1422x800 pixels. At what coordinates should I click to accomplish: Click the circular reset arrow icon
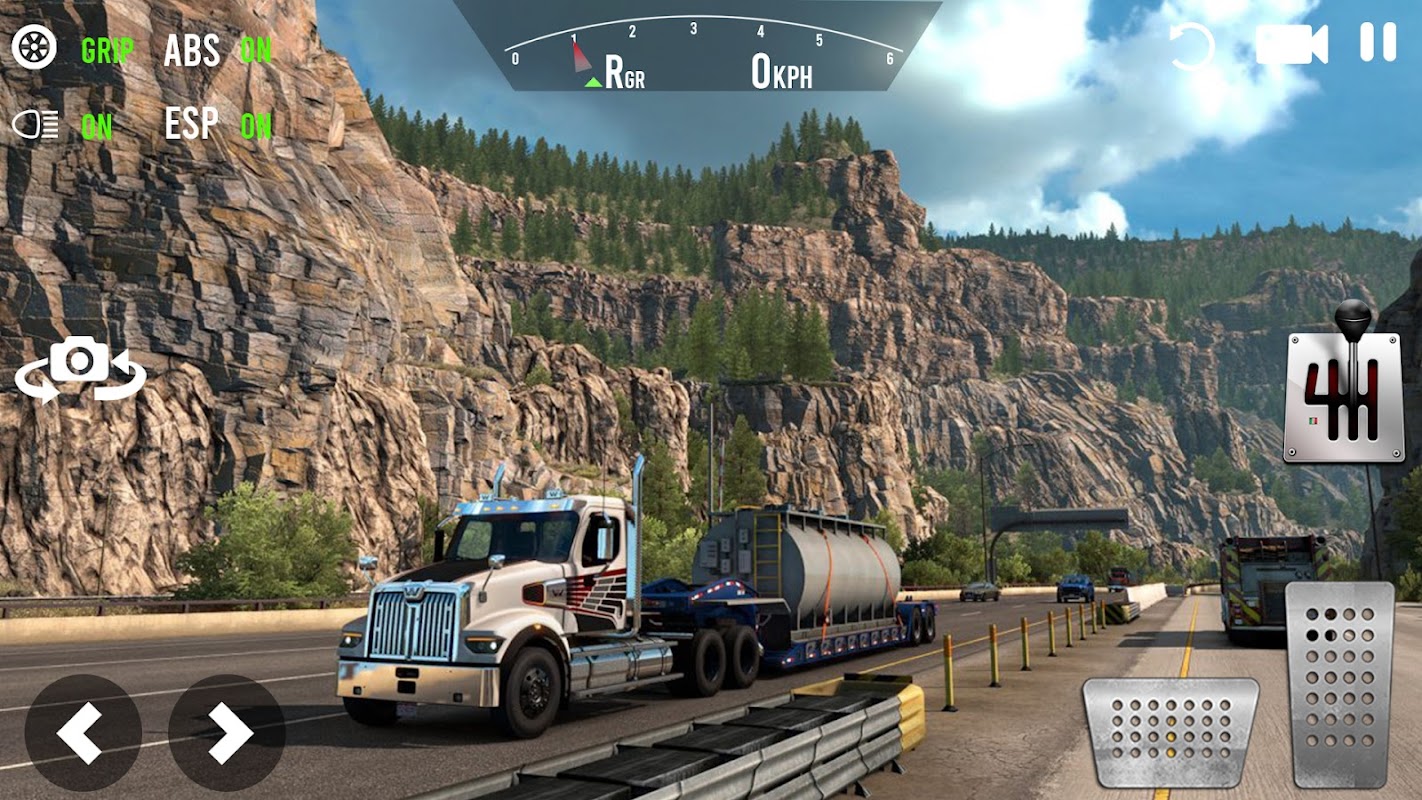pyautogui.click(x=1191, y=46)
